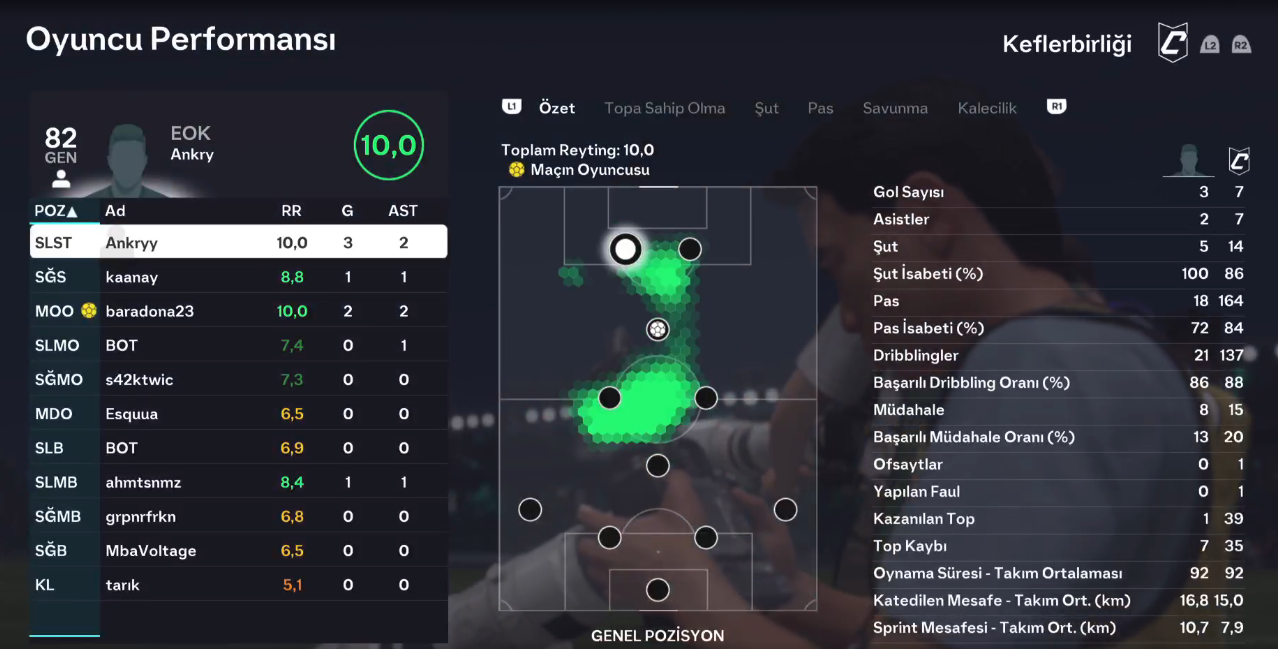Pick Esquua from the player list
This screenshot has width=1278, height=649.
tap(238, 414)
